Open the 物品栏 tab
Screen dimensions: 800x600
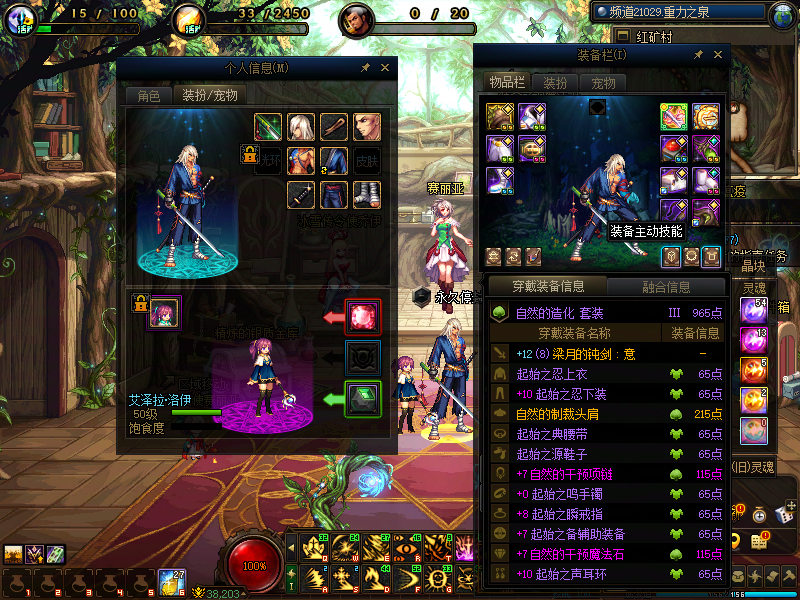pos(507,82)
